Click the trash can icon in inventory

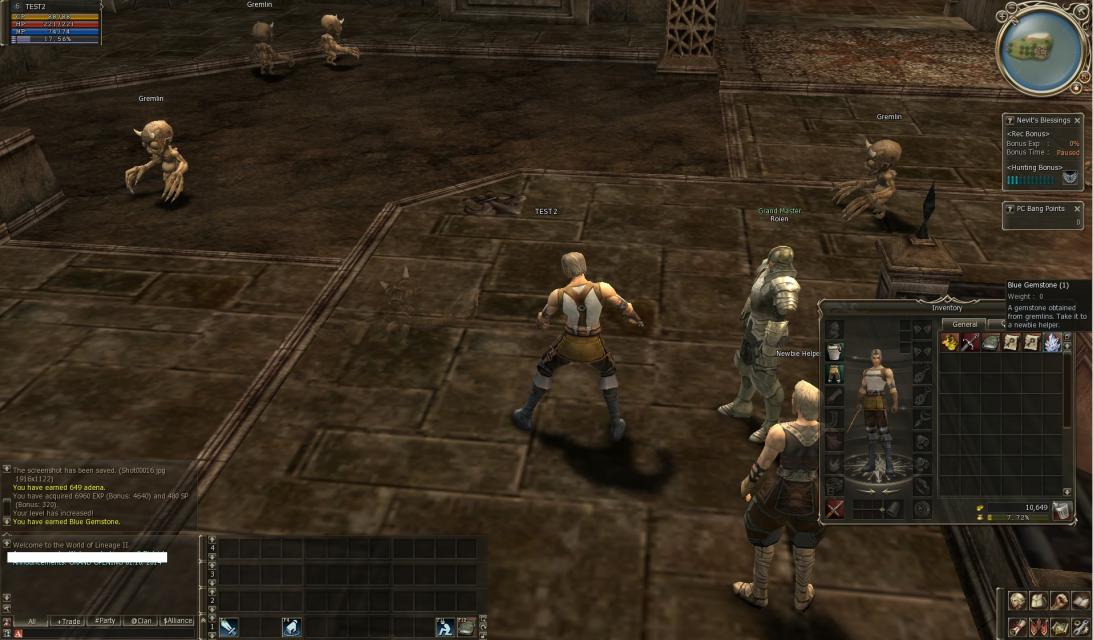(x=1061, y=511)
